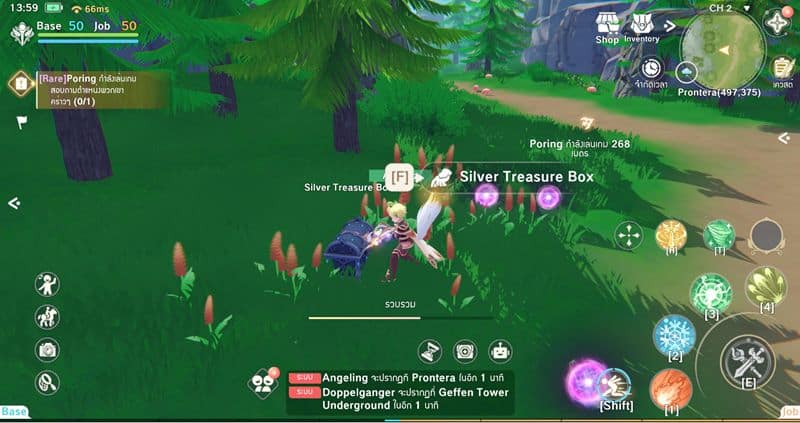Viewport: 800px width, 423px height.
Task: Activate the fireball skill
Action: [670, 389]
